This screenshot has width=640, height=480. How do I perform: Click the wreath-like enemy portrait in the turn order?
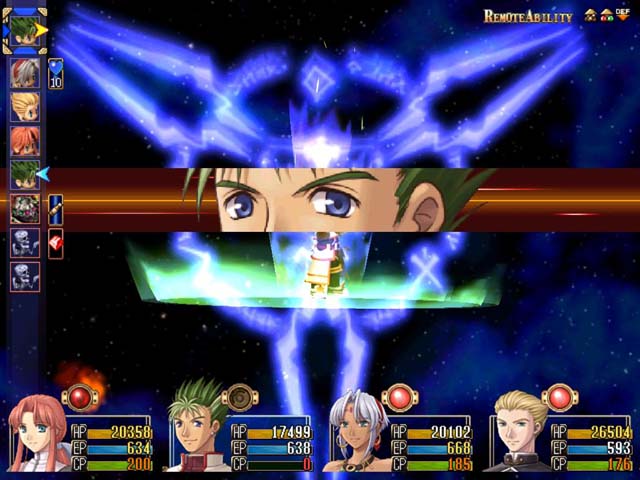click(25, 209)
